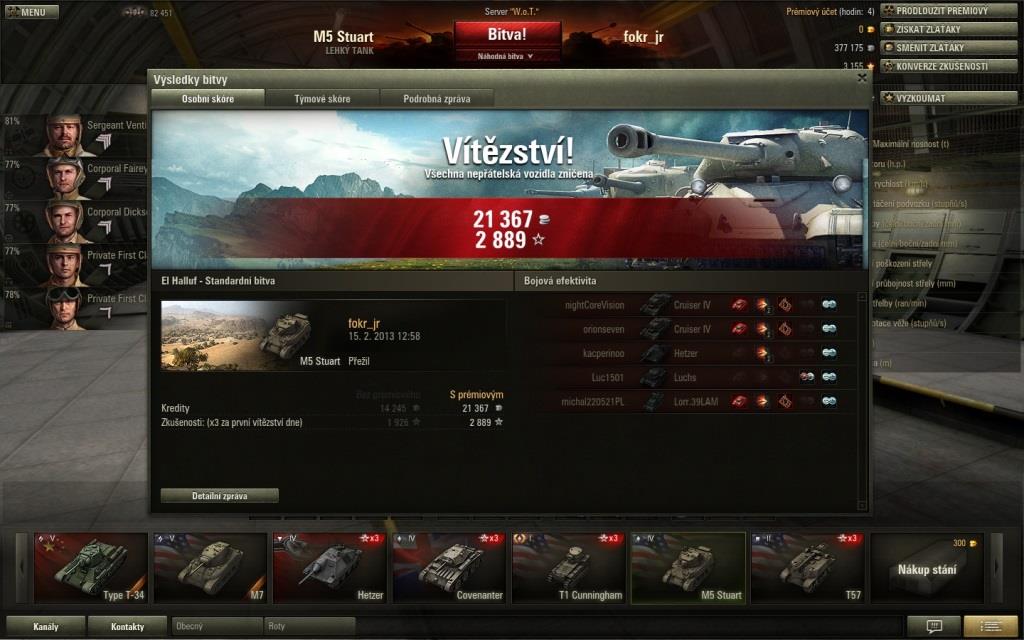1024x640 pixels.
Task: Click the Prodloužit prémiový button
Action: tap(949, 11)
